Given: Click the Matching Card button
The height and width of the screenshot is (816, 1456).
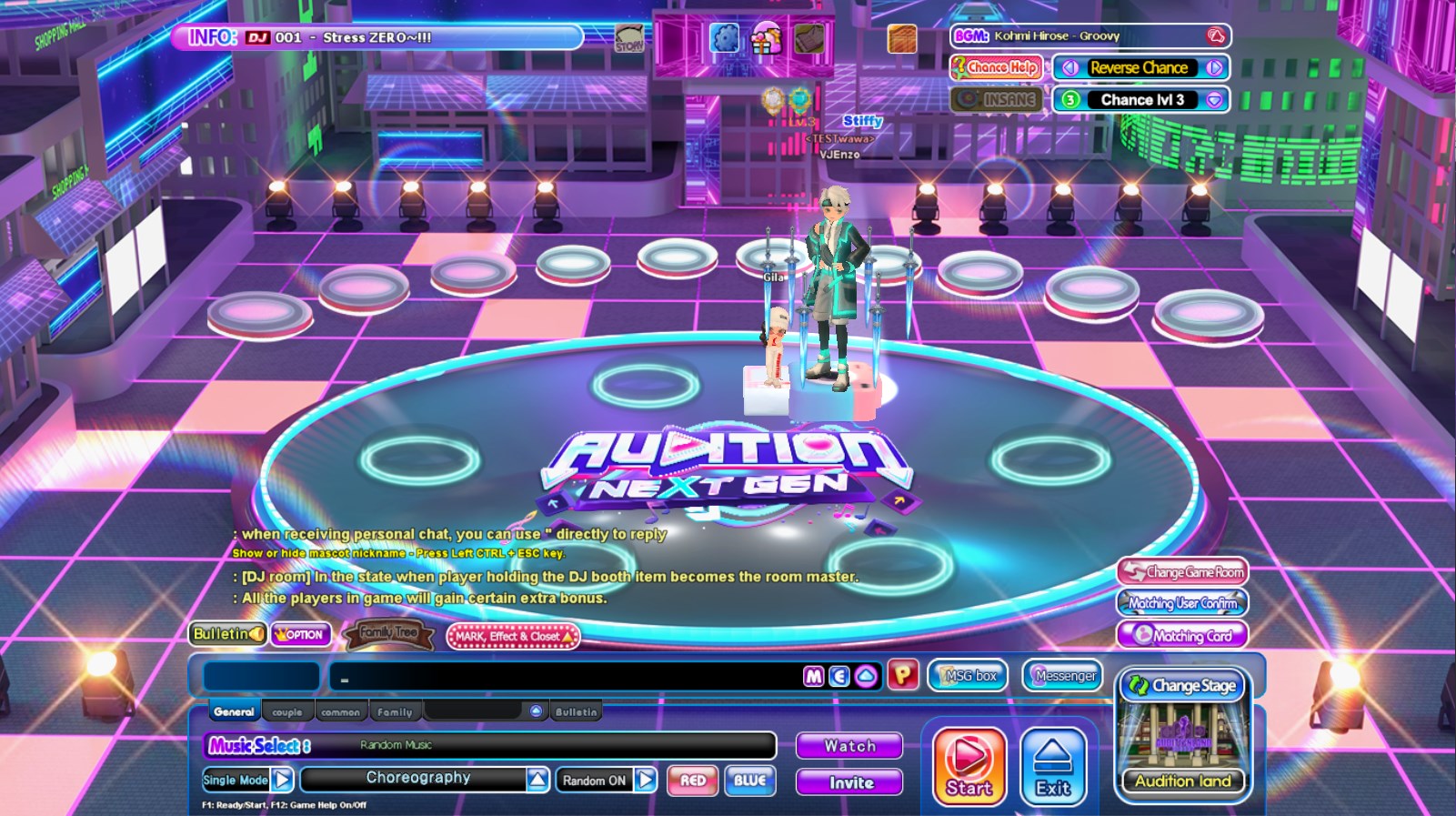Looking at the screenshot, I should tap(1182, 636).
